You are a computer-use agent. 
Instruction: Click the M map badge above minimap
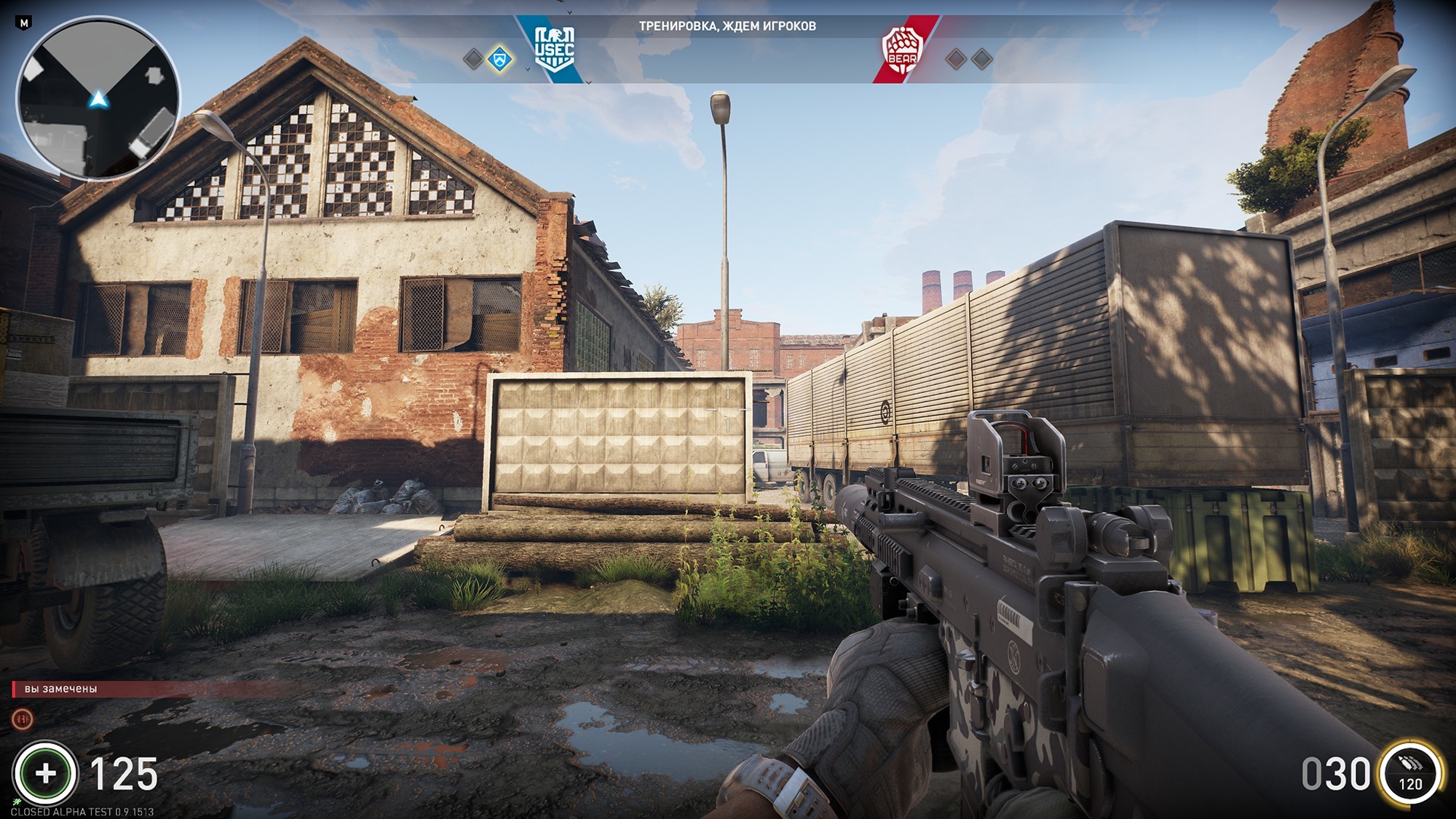pyautogui.click(x=24, y=23)
